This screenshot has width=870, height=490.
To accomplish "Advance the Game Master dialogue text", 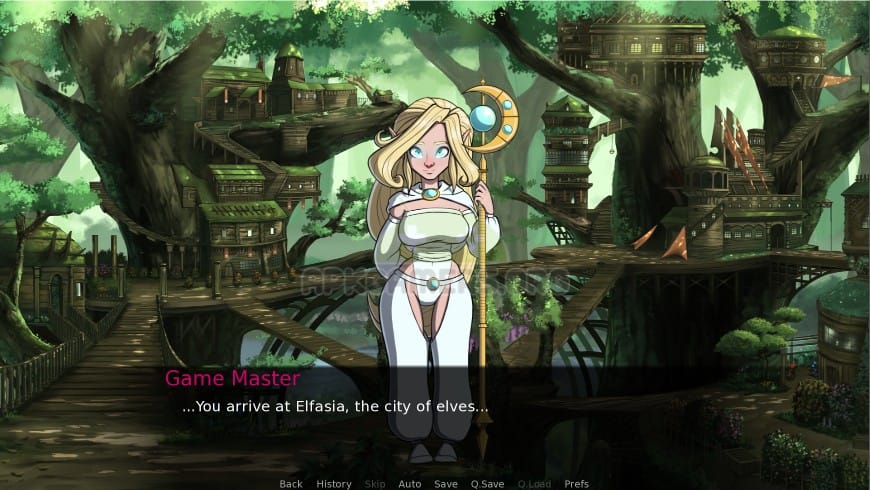I will [x=335, y=408].
